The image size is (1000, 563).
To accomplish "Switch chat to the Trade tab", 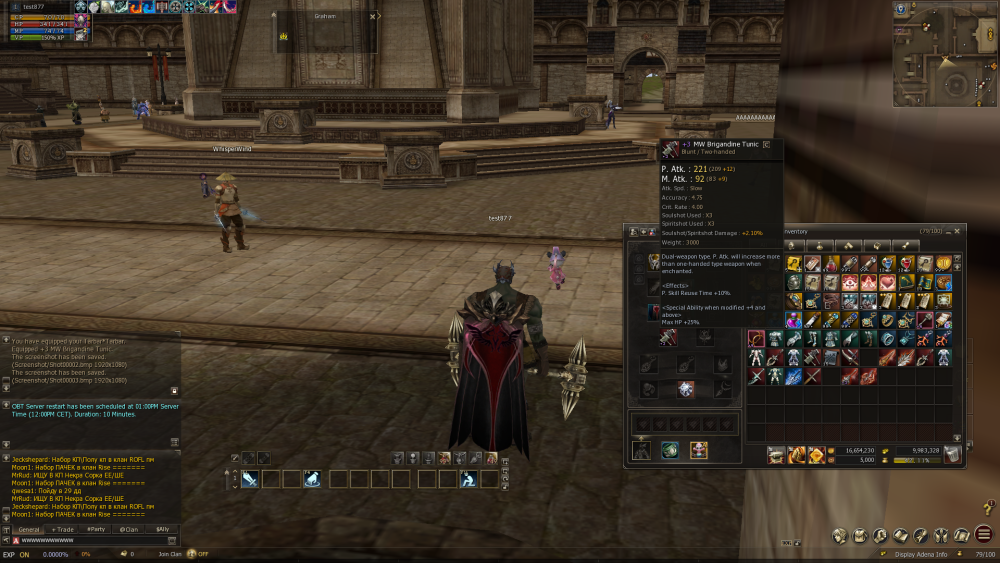I will pyautogui.click(x=63, y=529).
